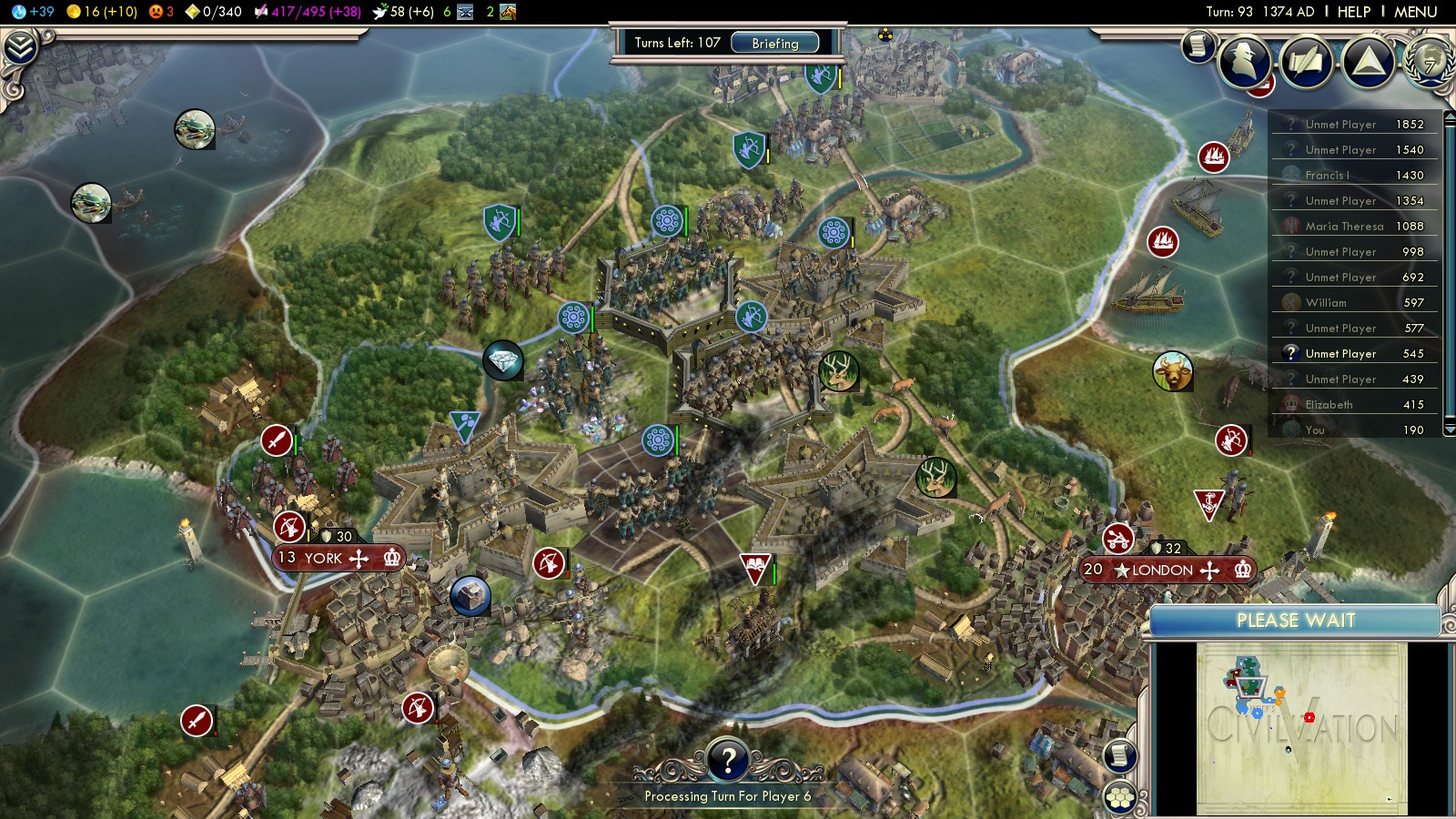
Task: Open the HELP Civilopedia
Action: pyautogui.click(x=1353, y=12)
